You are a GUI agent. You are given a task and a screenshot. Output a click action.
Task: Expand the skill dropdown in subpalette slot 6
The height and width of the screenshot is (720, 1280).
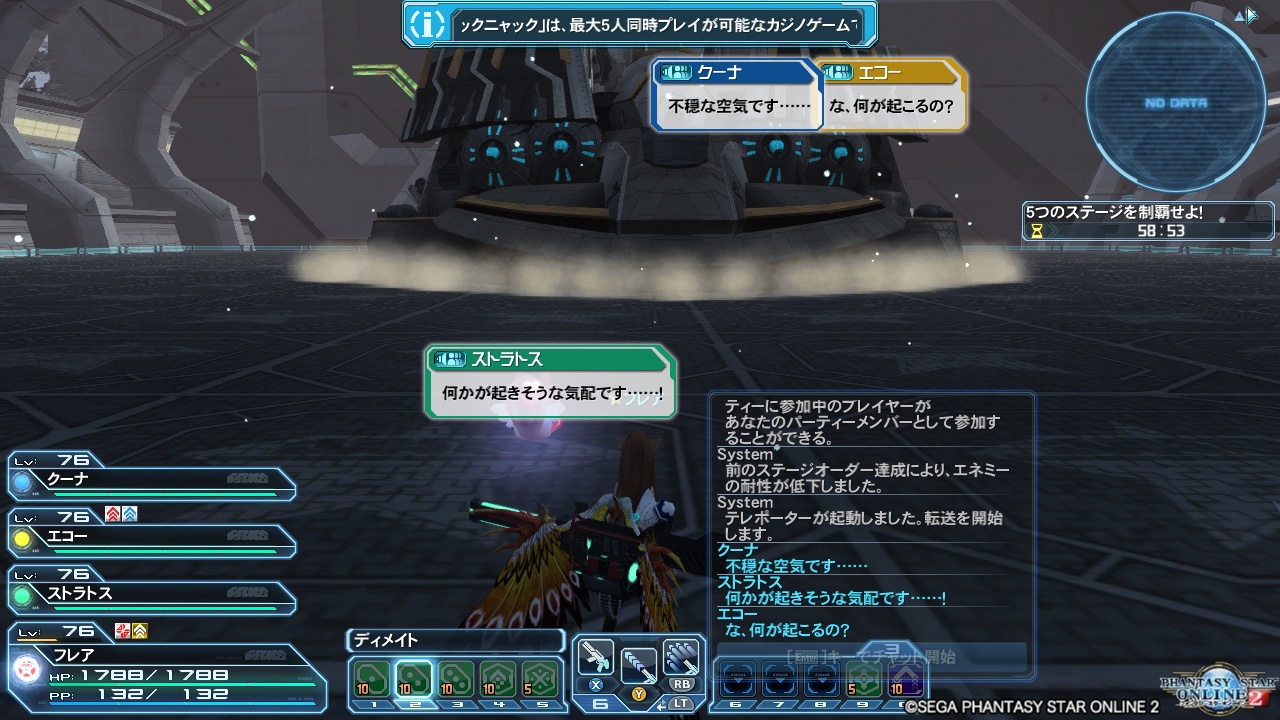click(x=737, y=679)
